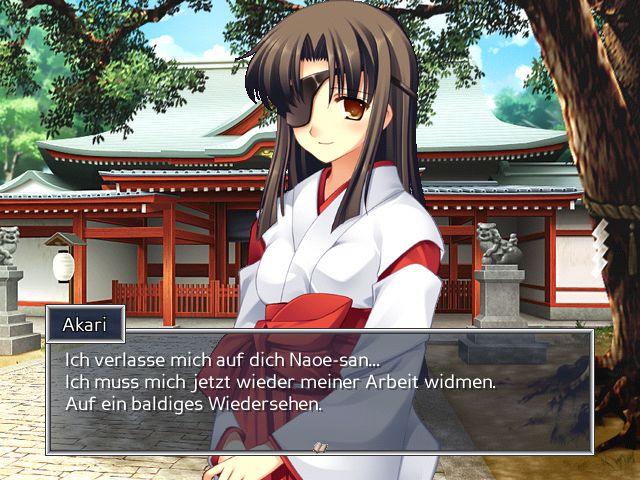
Task: Click the dialogue box to continue Akari's text
Action: coord(320,390)
